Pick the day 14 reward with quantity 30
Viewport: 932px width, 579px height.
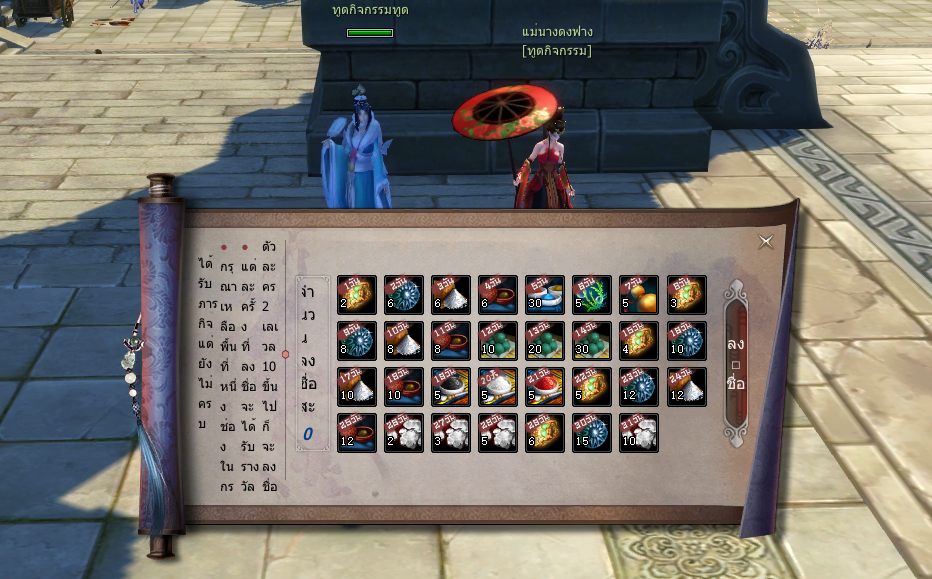592,340
